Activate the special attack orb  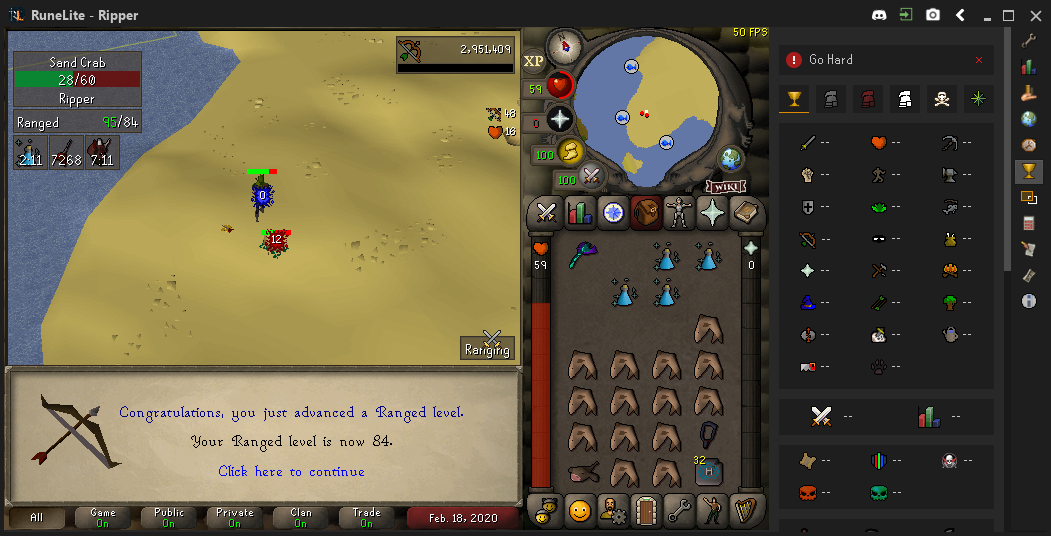pos(591,176)
